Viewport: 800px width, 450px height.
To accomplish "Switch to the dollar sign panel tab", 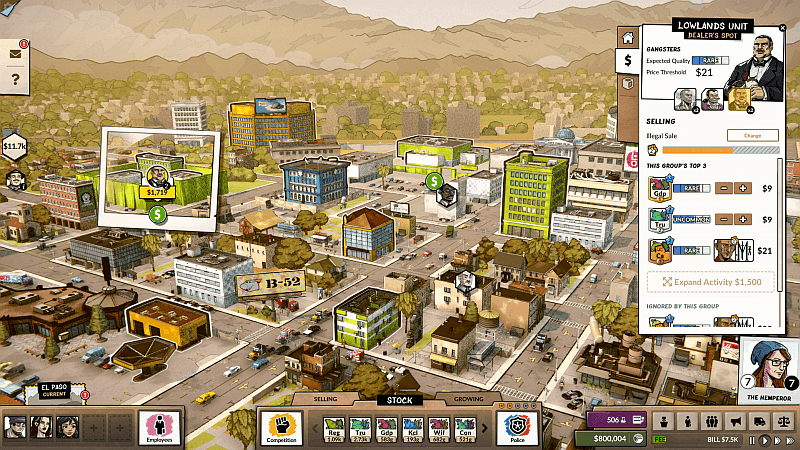I will tap(627, 60).
